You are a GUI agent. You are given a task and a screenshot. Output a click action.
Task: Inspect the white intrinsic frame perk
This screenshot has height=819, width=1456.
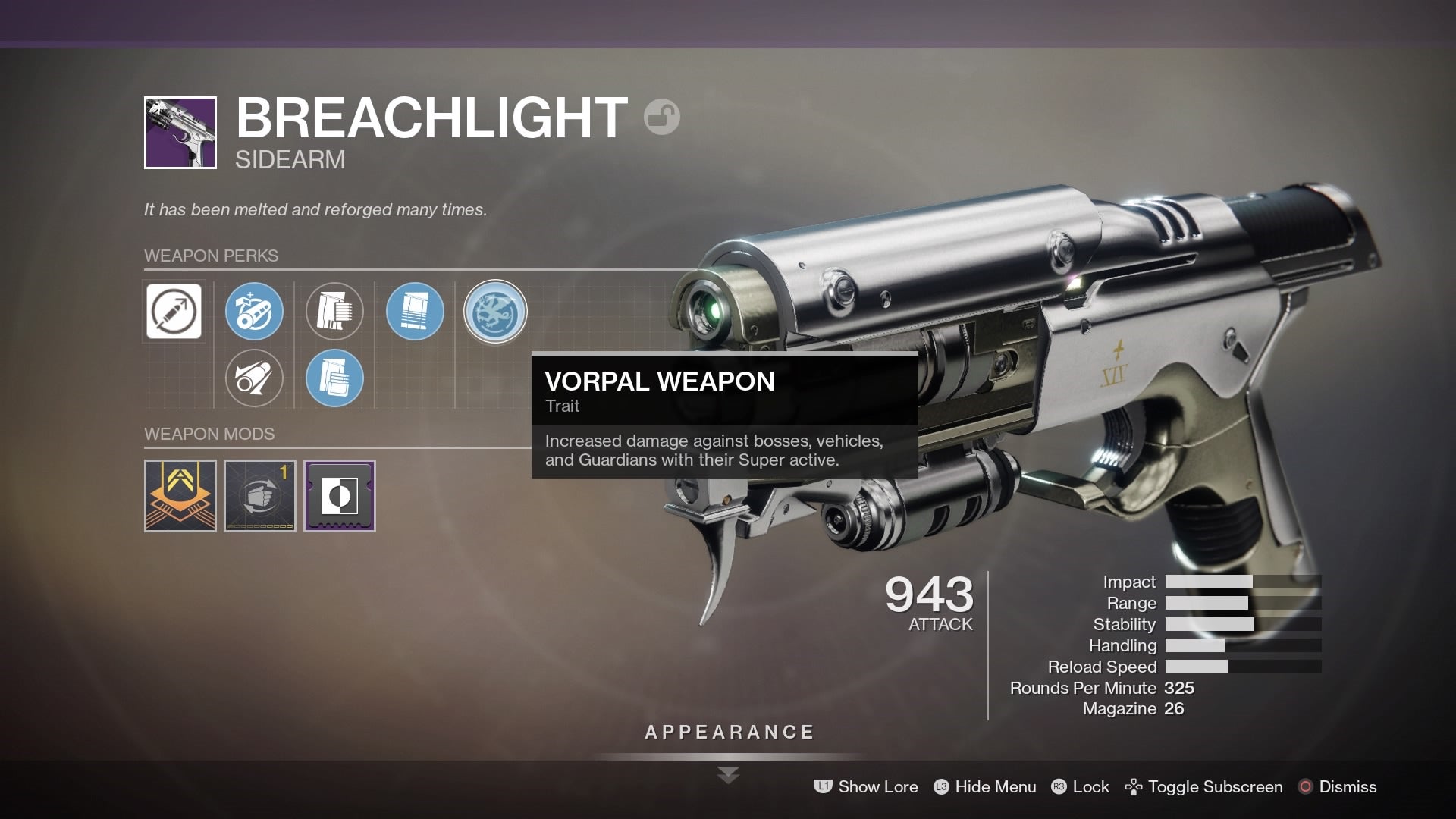click(x=174, y=312)
